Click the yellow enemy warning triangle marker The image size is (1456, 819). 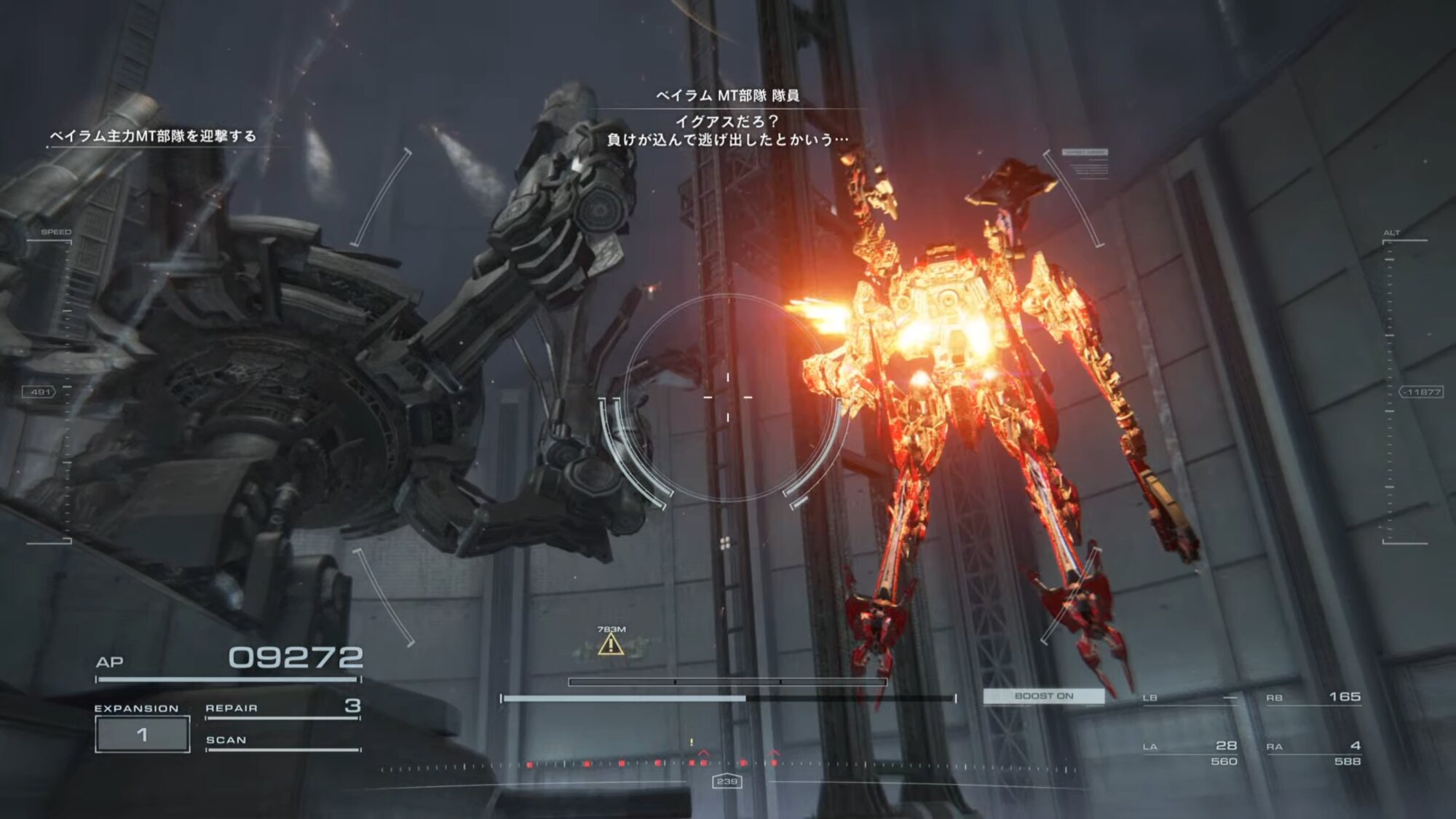click(610, 644)
